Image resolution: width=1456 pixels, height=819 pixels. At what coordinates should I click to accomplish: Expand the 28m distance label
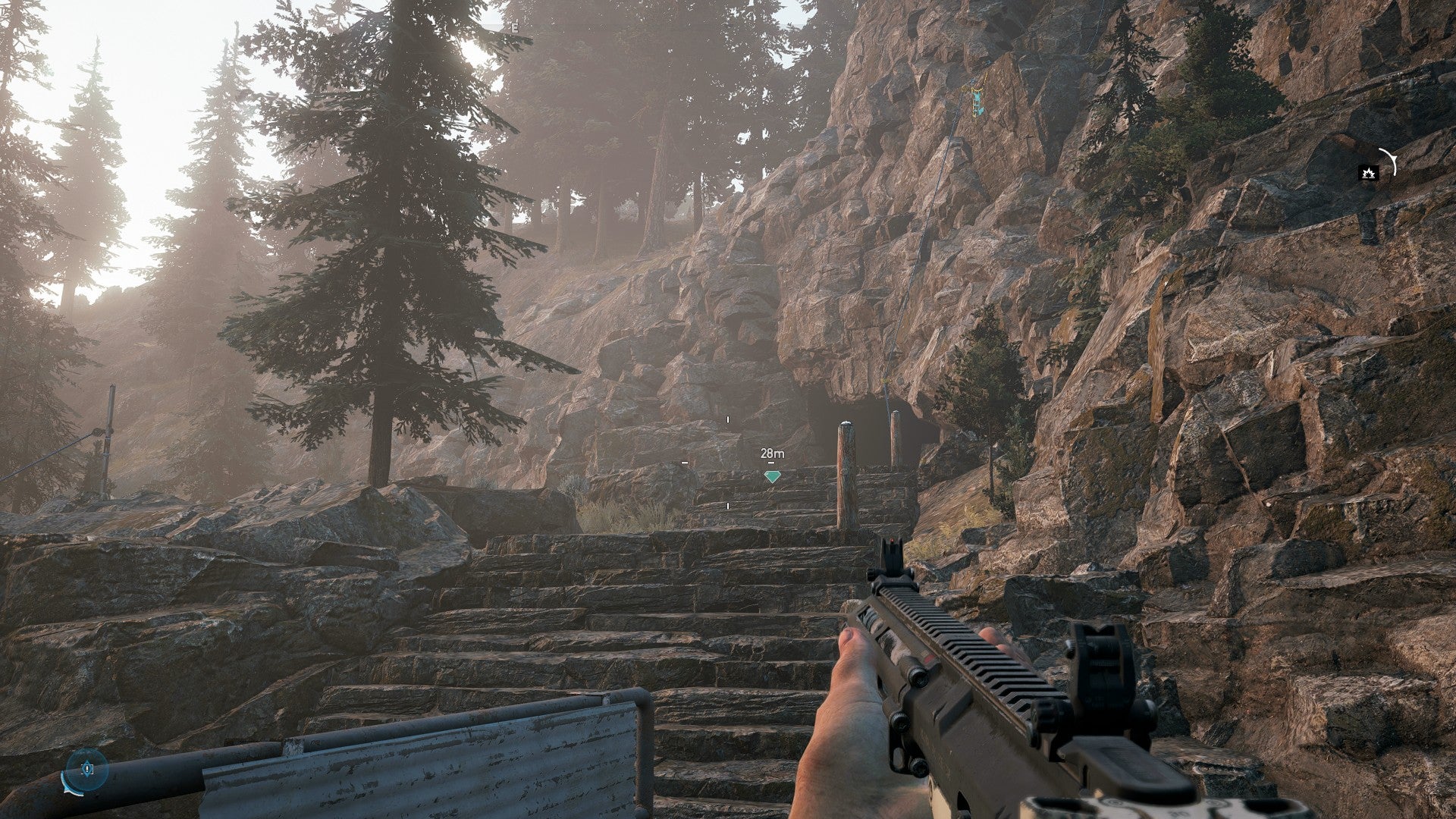(772, 453)
